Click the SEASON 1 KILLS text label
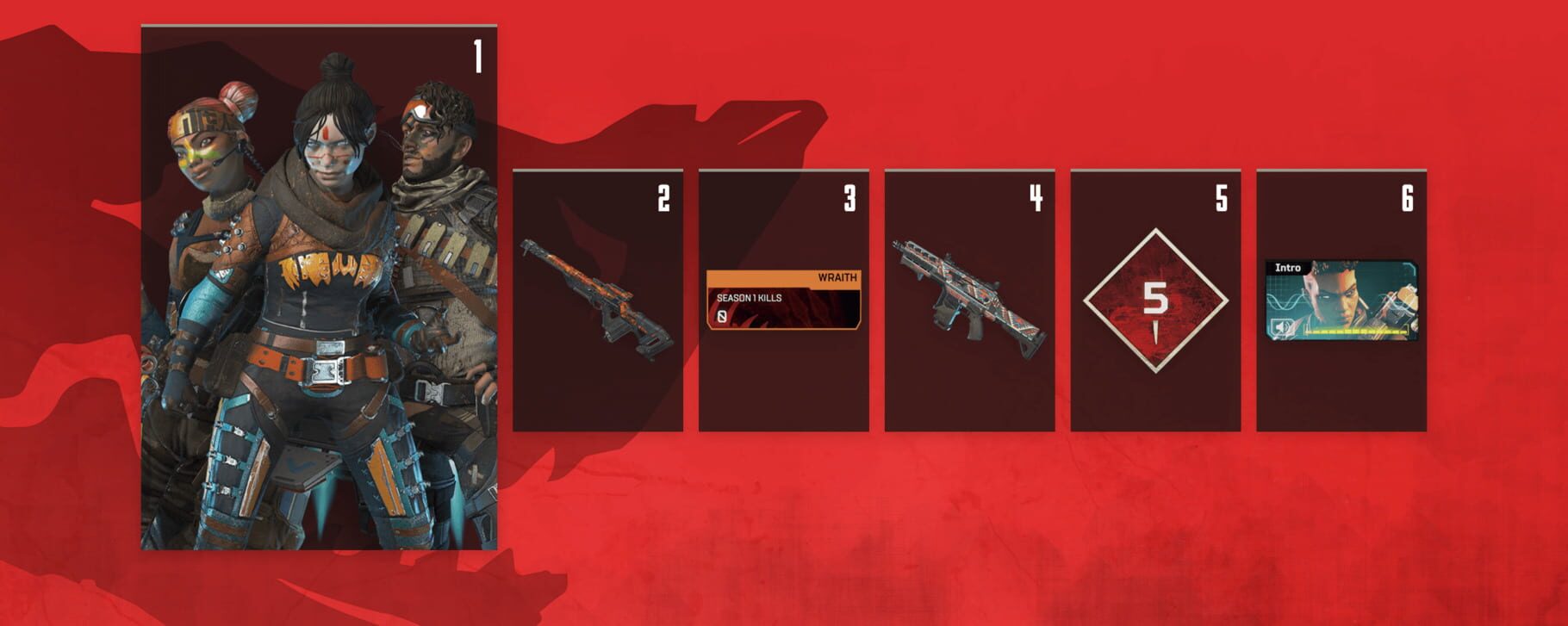This screenshot has height=626, width=1568. pyautogui.click(x=749, y=298)
